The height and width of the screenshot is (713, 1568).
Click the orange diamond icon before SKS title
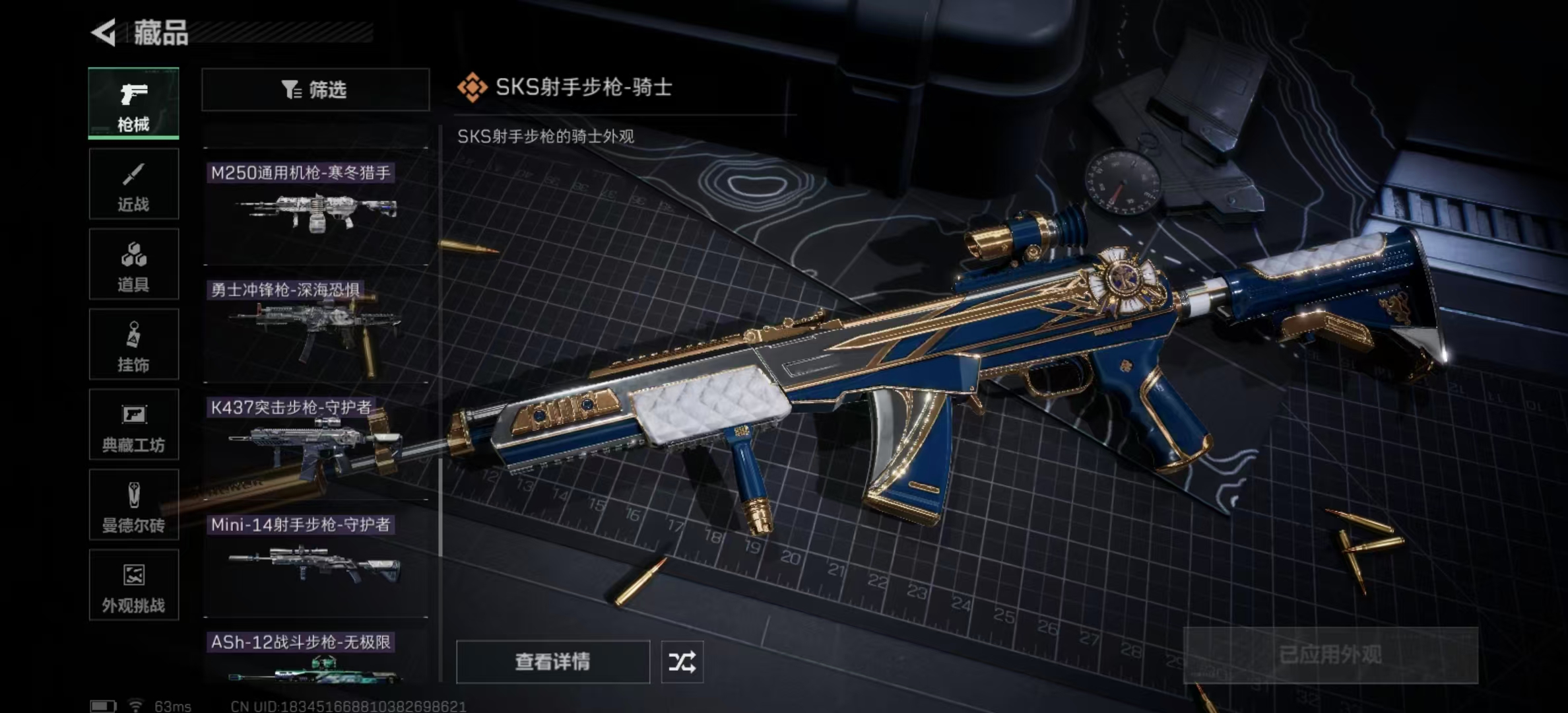point(471,86)
